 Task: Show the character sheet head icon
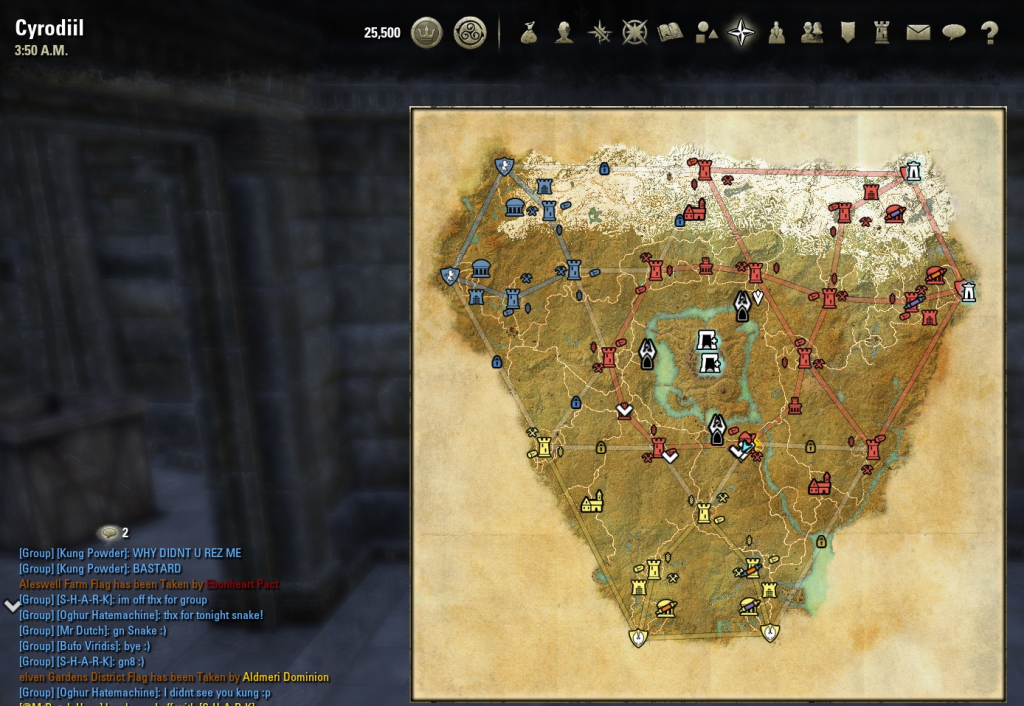coord(565,33)
